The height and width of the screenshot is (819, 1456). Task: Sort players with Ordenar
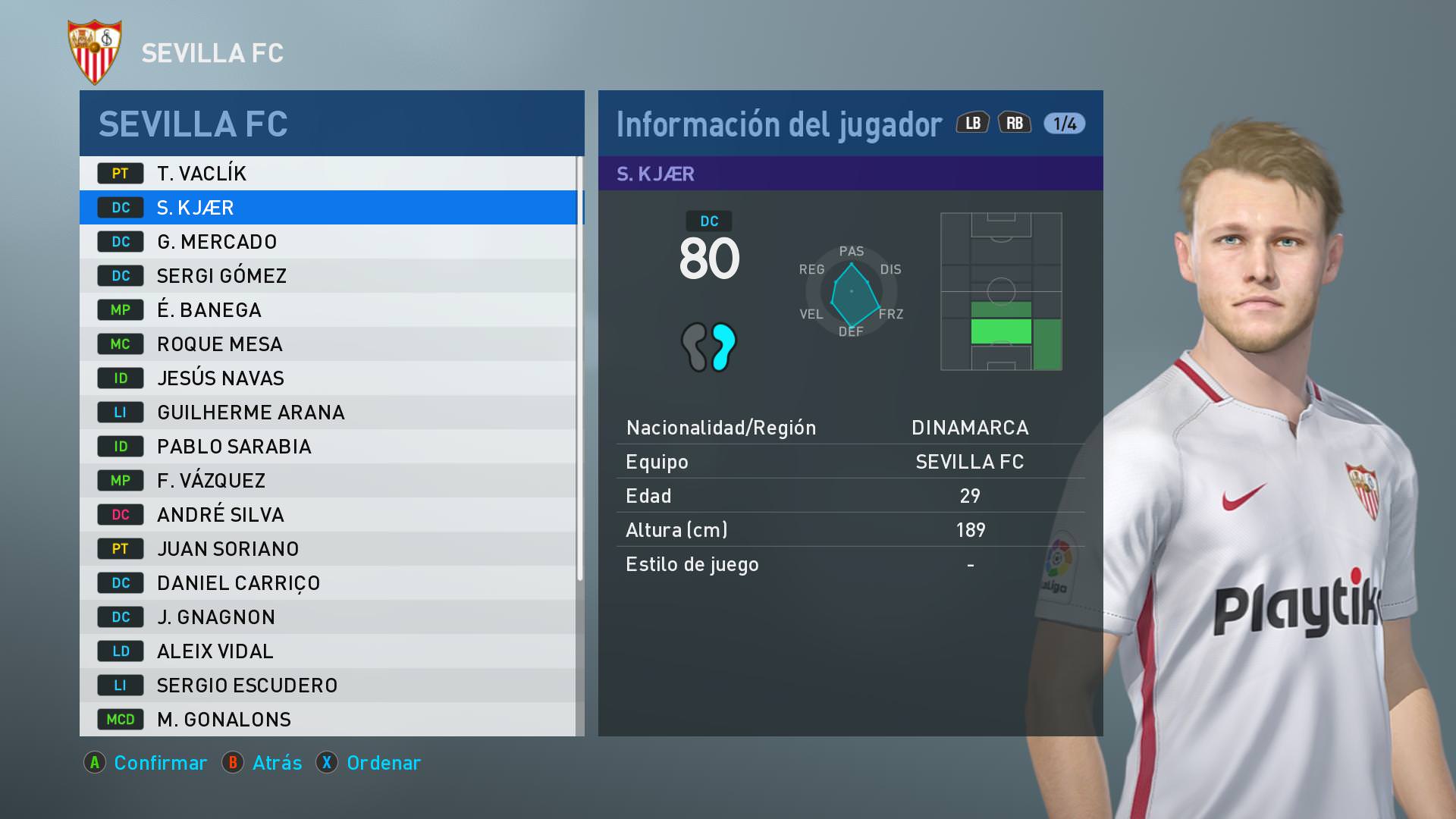383,763
